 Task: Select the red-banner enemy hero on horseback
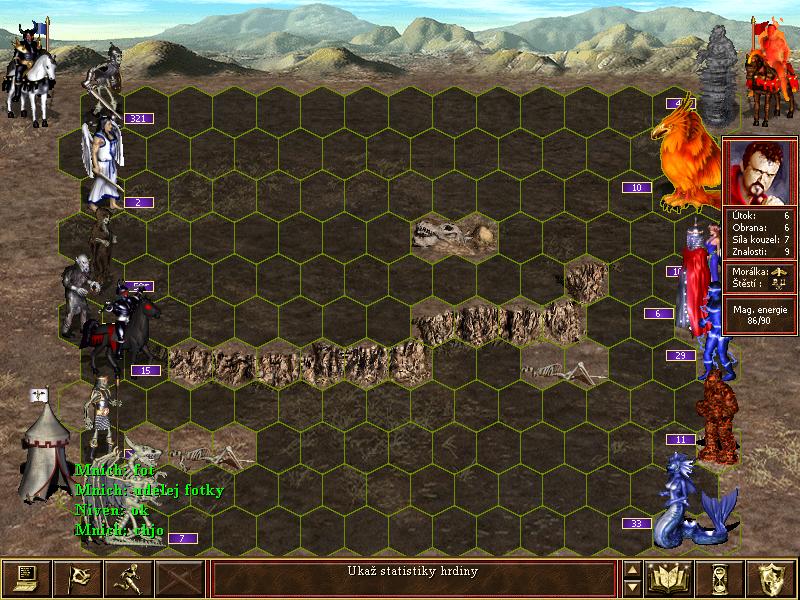pyautogui.click(x=768, y=70)
